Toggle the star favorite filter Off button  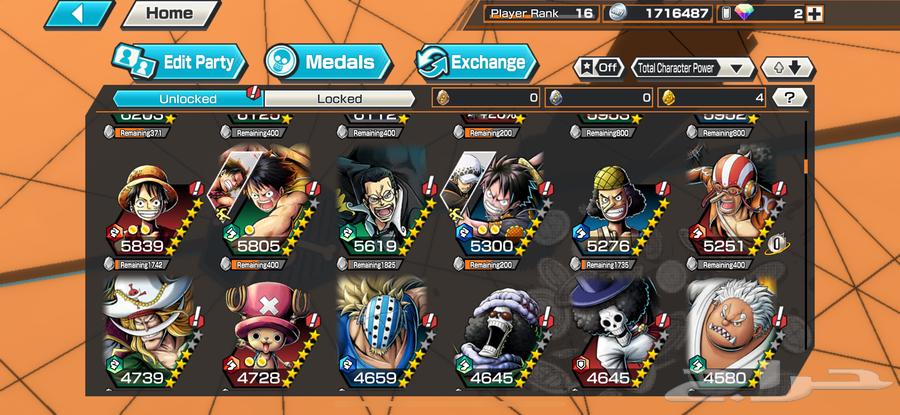[x=597, y=68]
